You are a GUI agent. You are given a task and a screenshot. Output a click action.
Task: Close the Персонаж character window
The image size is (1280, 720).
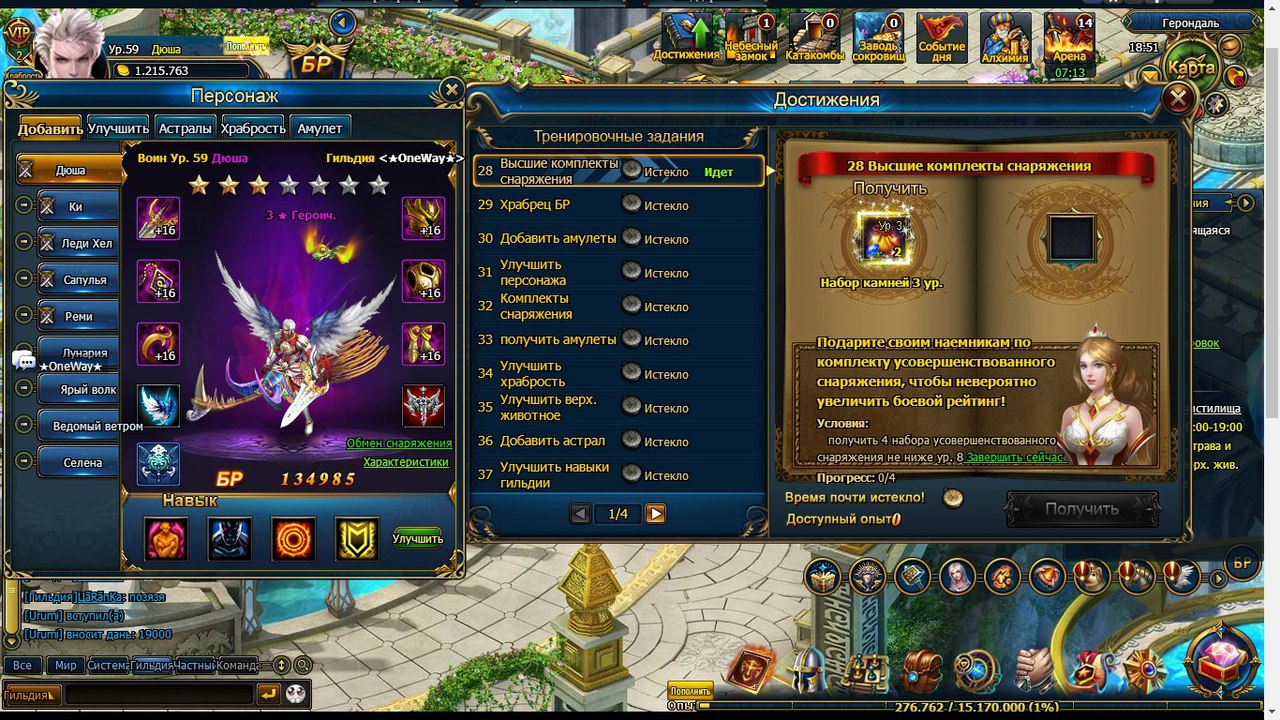pyautogui.click(x=451, y=90)
